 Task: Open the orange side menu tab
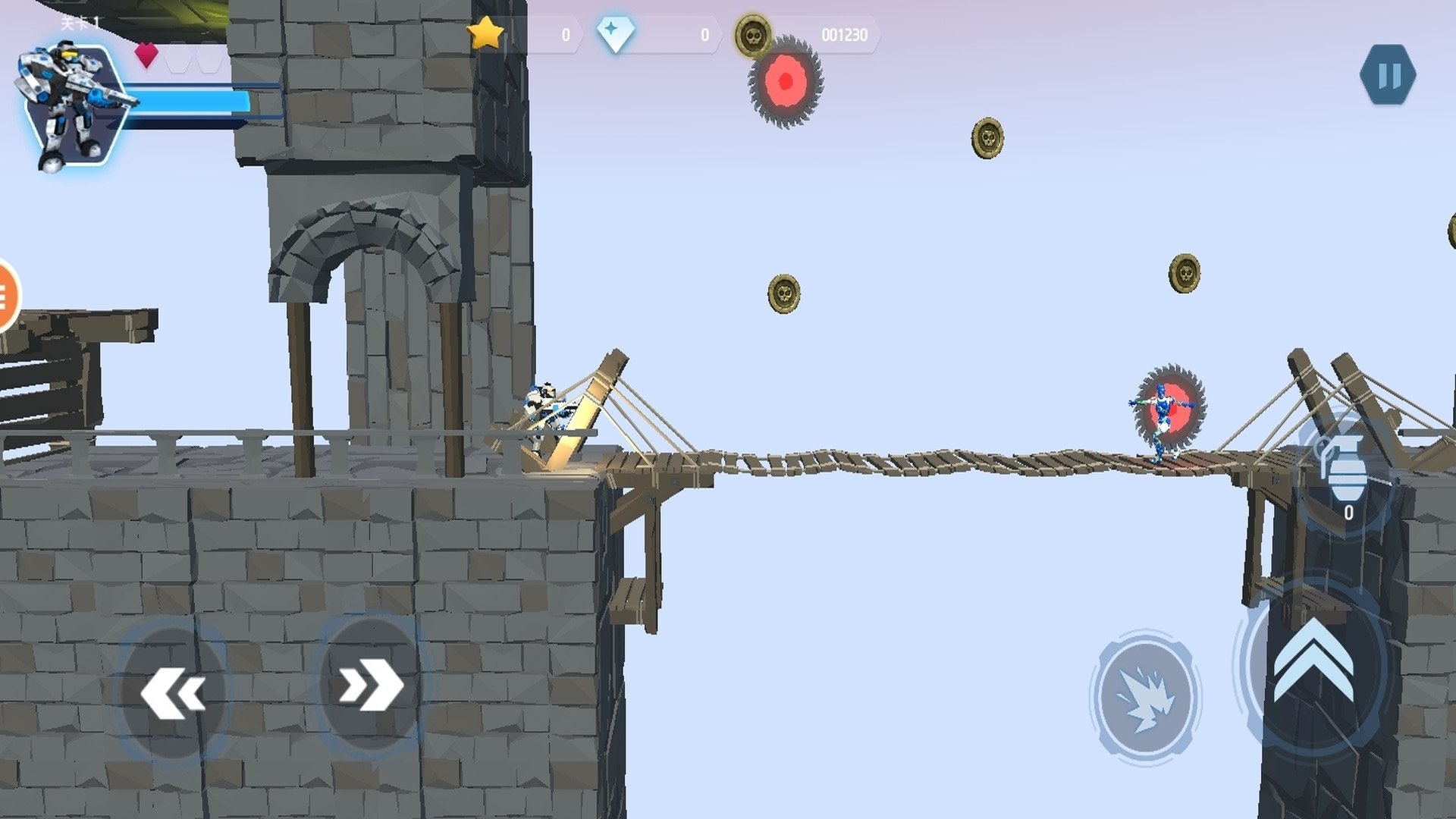[6, 295]
